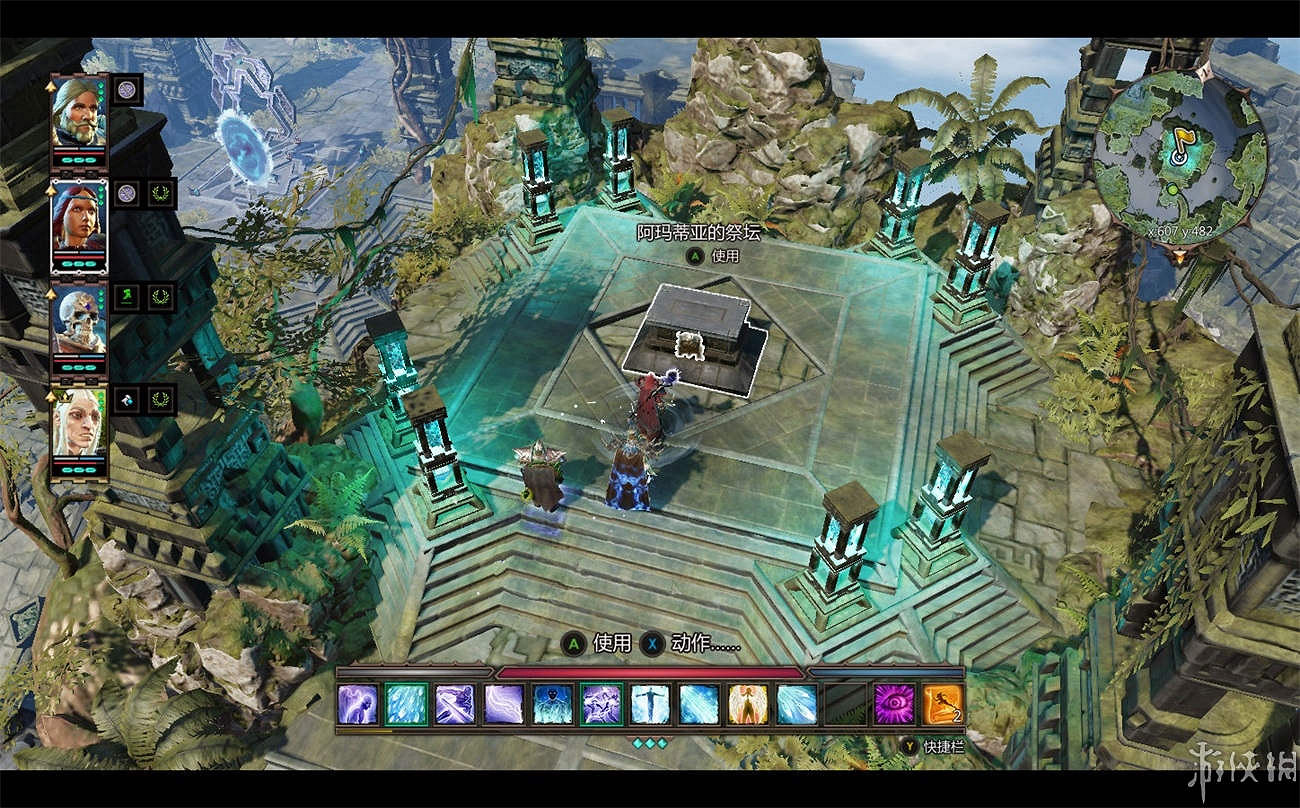The width and height of the screenshot is (1300, 808).
Task: Cast the golden winged figure skill
Action: pyautogui.click(x=747, y=704)
